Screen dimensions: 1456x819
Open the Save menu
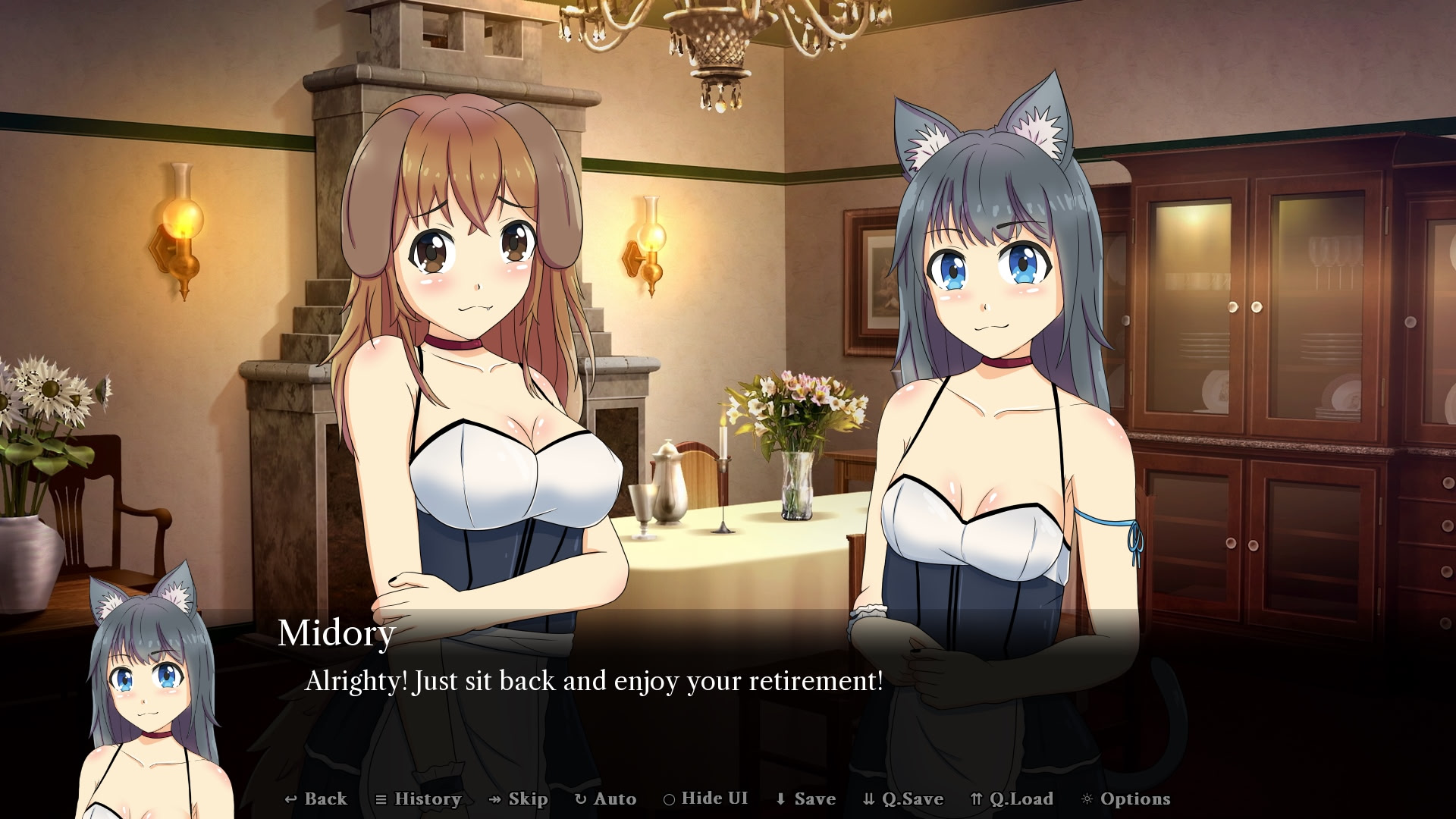click(805, 799)
